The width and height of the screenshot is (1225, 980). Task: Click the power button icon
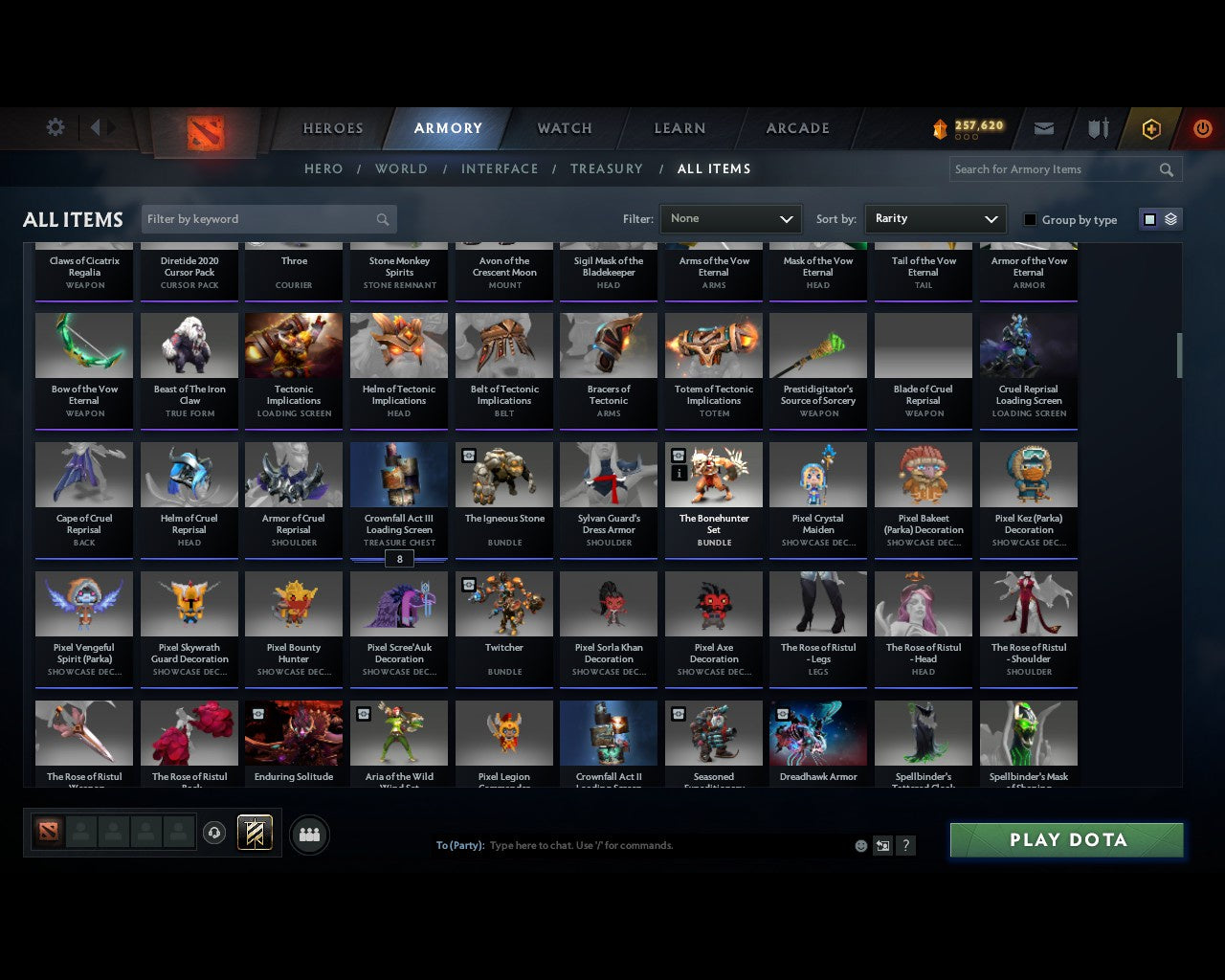(1202, 127)
